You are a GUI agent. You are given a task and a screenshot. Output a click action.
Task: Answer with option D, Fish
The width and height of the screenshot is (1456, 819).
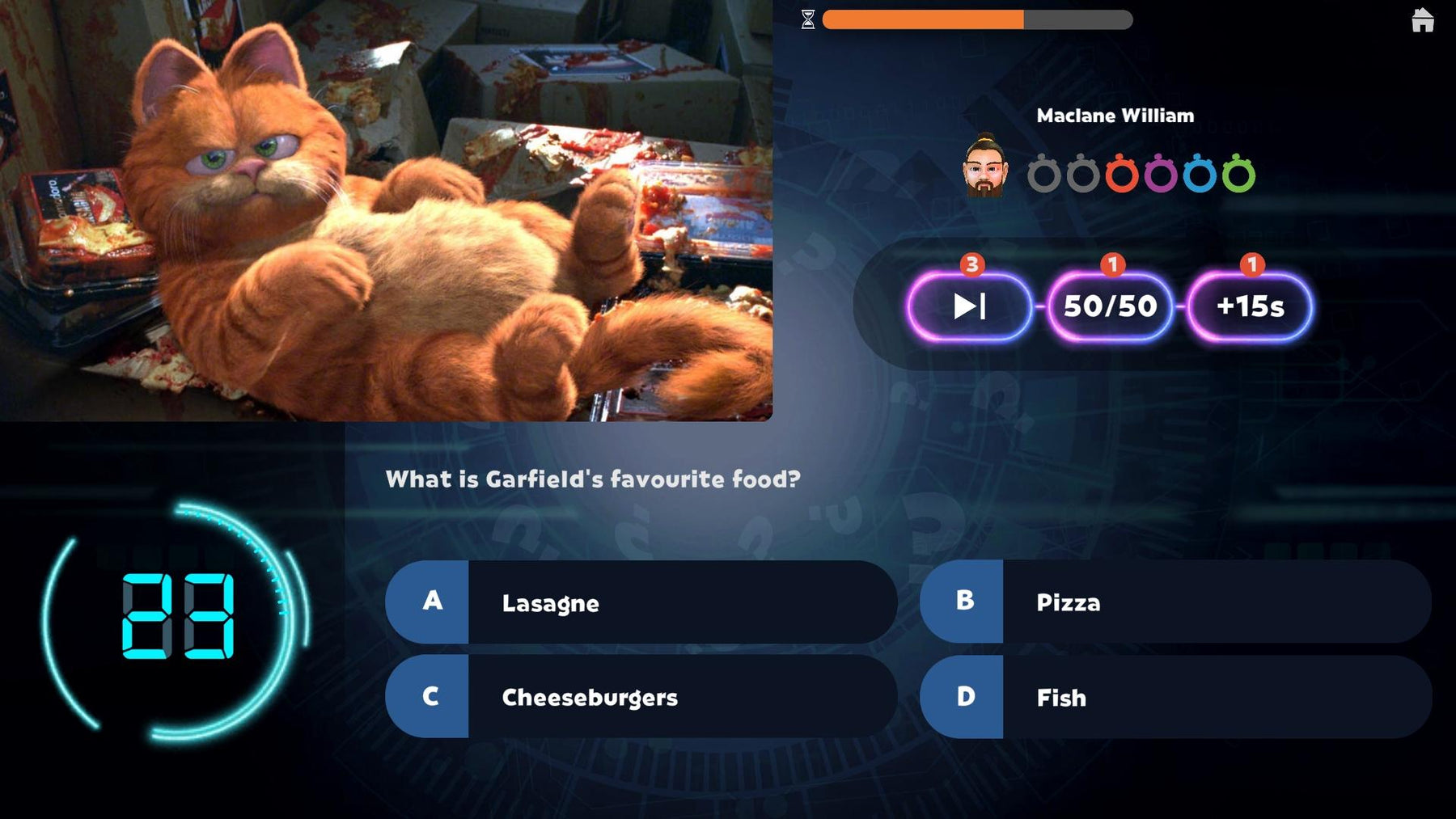click(1175, 697)
